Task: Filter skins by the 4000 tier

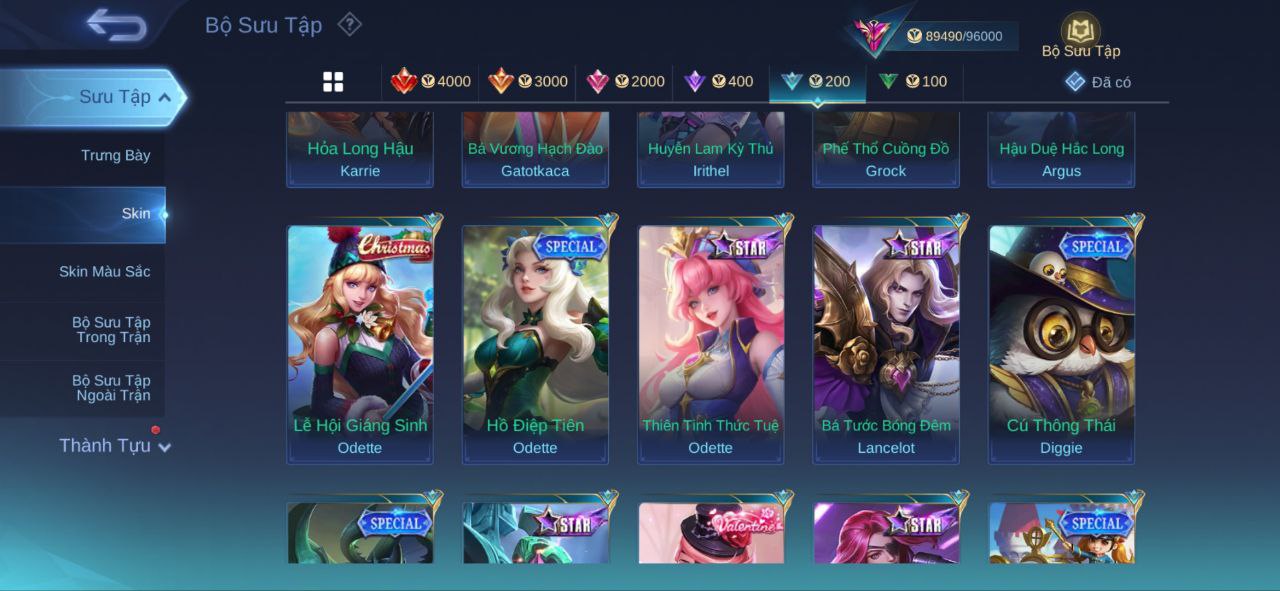Action: coord(431,82)
